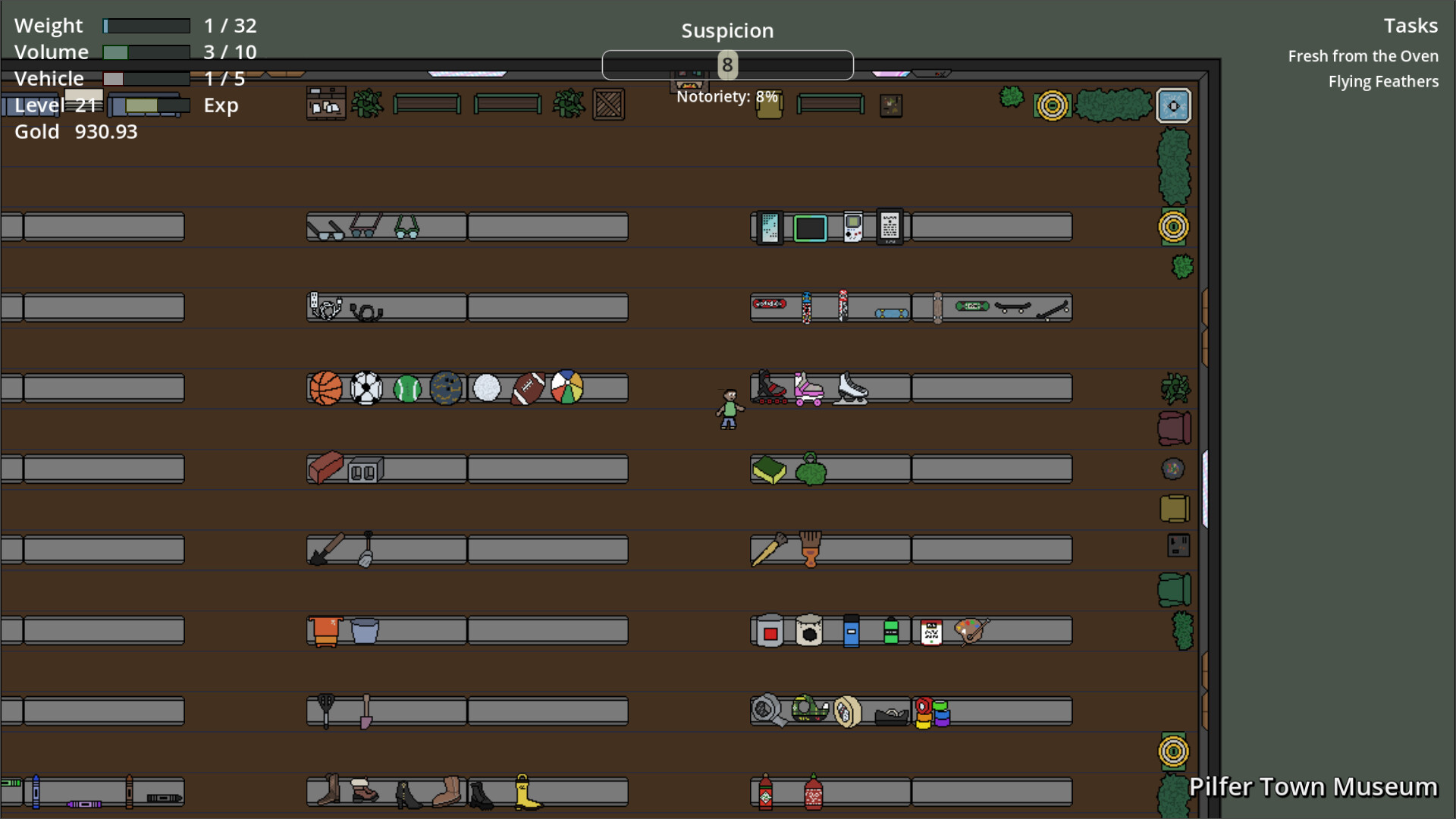The image size is (1456, 819).
Task: Grab the ice skates on the shelf
Action: point(850,388)
